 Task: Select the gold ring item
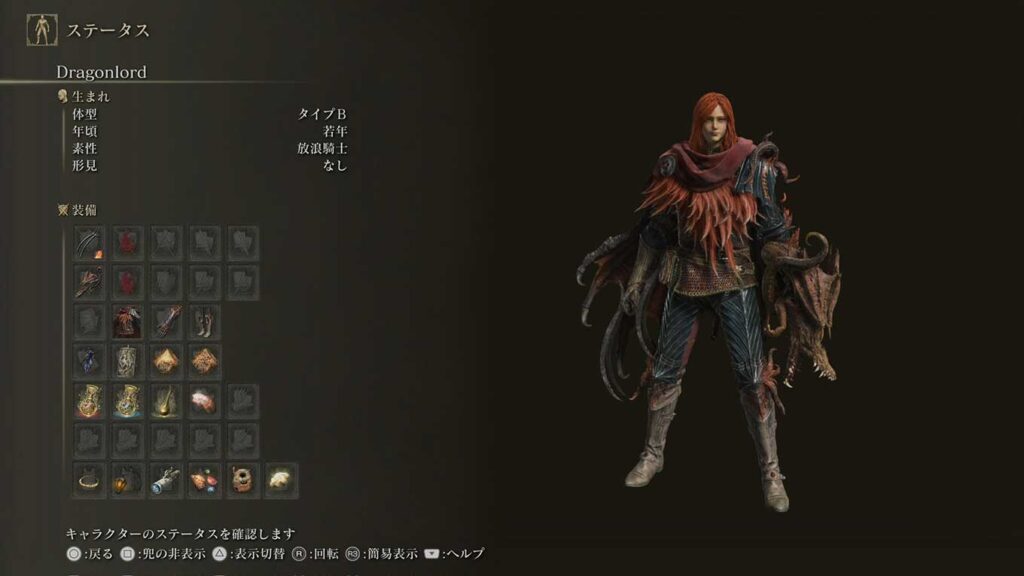(89, 479)
